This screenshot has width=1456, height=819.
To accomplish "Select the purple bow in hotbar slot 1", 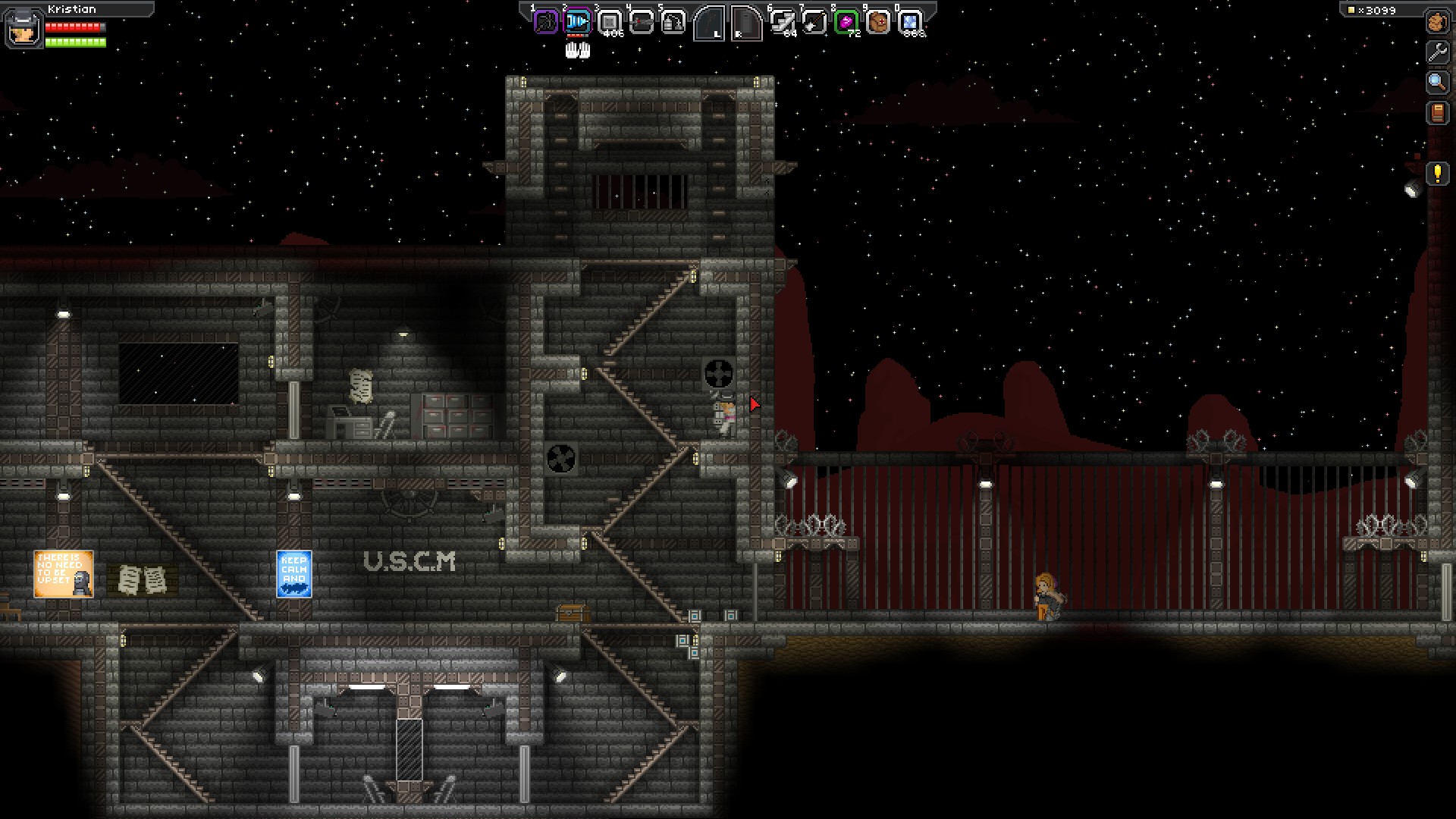I will pyautogui.click(x=545, y=22).
